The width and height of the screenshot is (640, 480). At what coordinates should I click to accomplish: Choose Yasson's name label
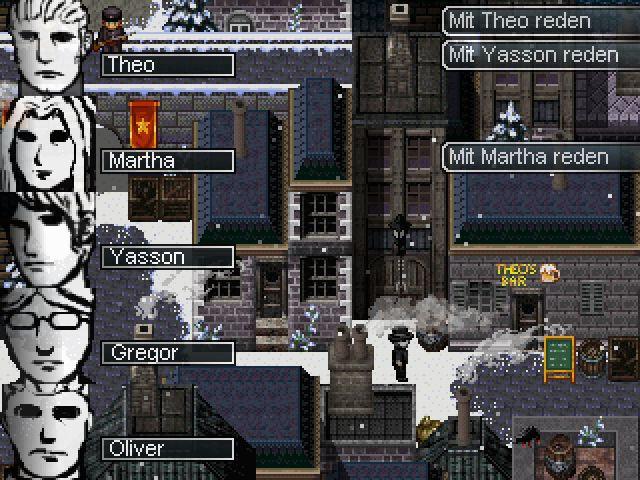point(167,257)
